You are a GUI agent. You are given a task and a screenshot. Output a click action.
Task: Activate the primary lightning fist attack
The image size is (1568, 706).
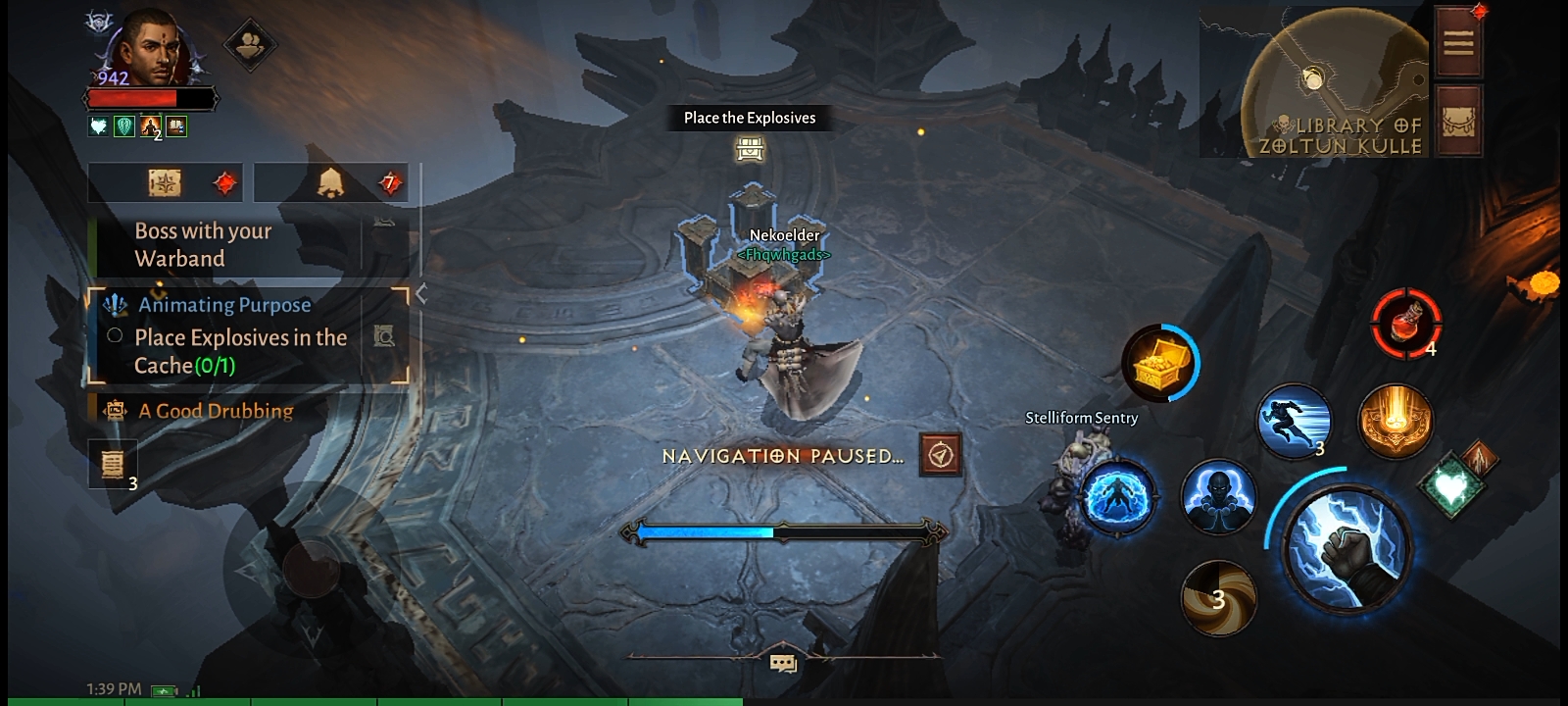tap(1347, 547)
